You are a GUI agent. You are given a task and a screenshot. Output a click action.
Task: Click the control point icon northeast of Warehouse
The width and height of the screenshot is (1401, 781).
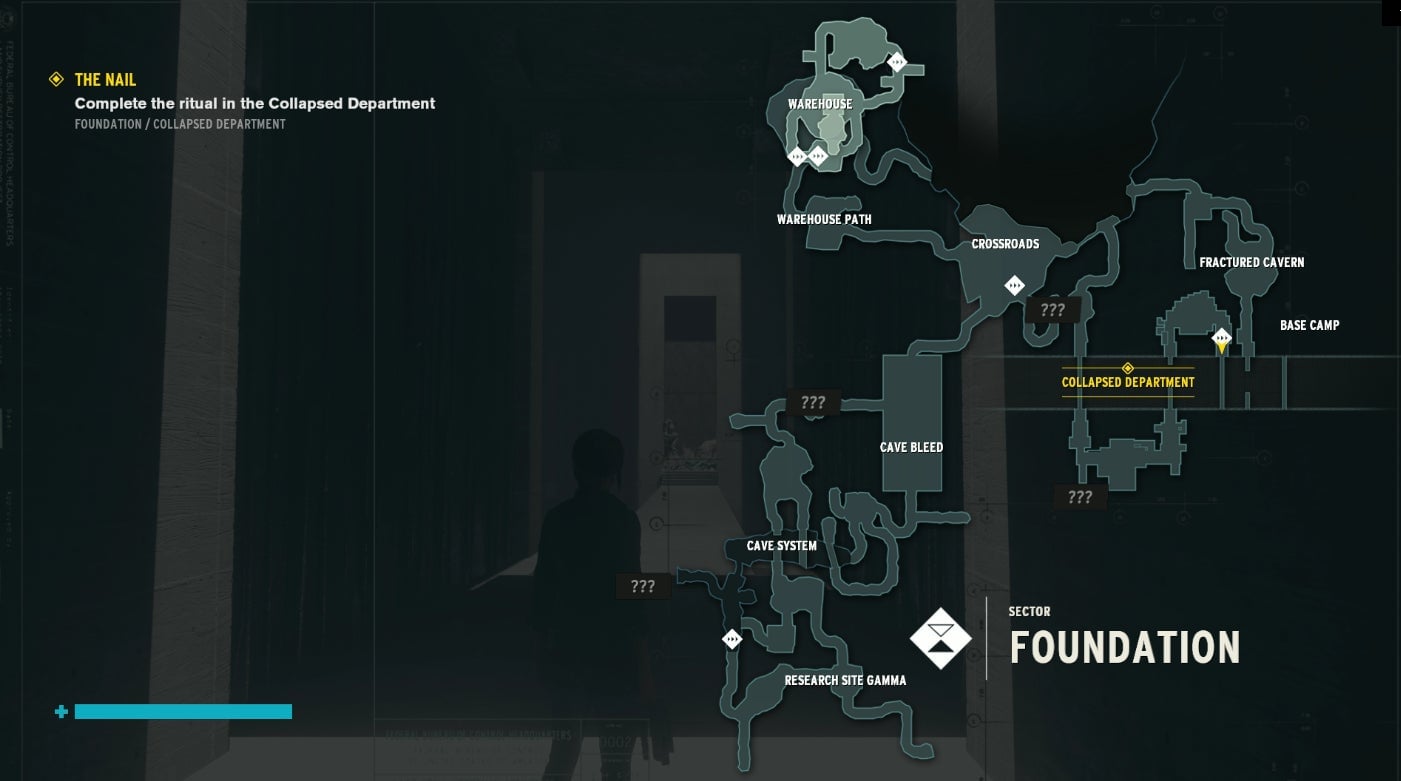(x=897, y=62)
